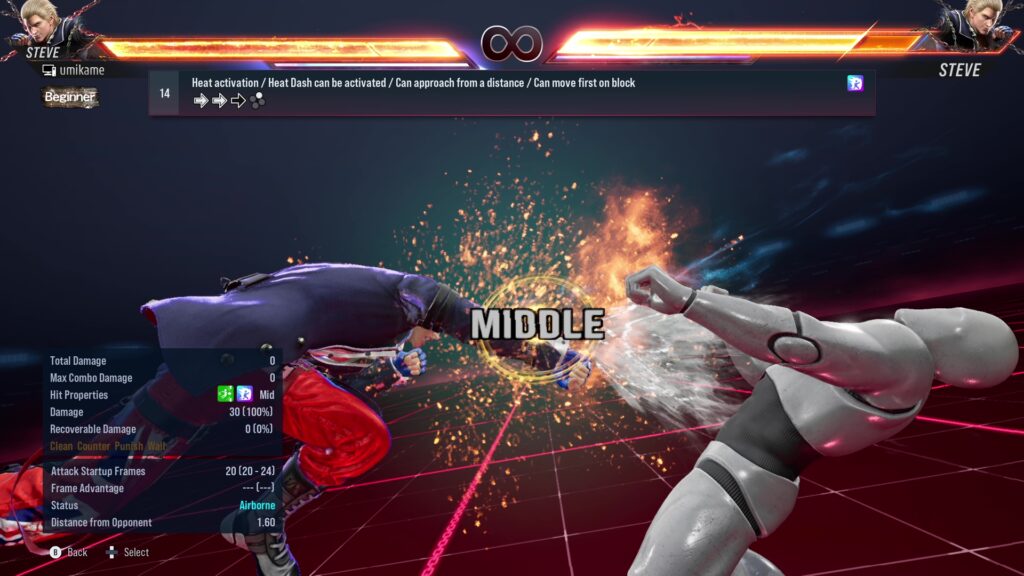Click the Heat icon on the move entry
Image resolution: width=1024 pixels, height=576 pixels.
click(x=855, y=84)
